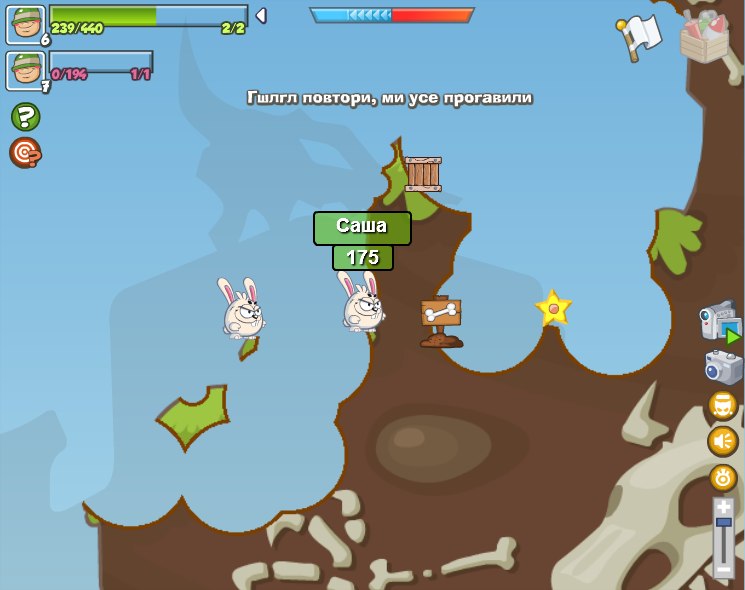Image resolution: width=745 pixels, height=590 pixels.
Task: Zoom out with the minus button
Action: click(723, 569)
